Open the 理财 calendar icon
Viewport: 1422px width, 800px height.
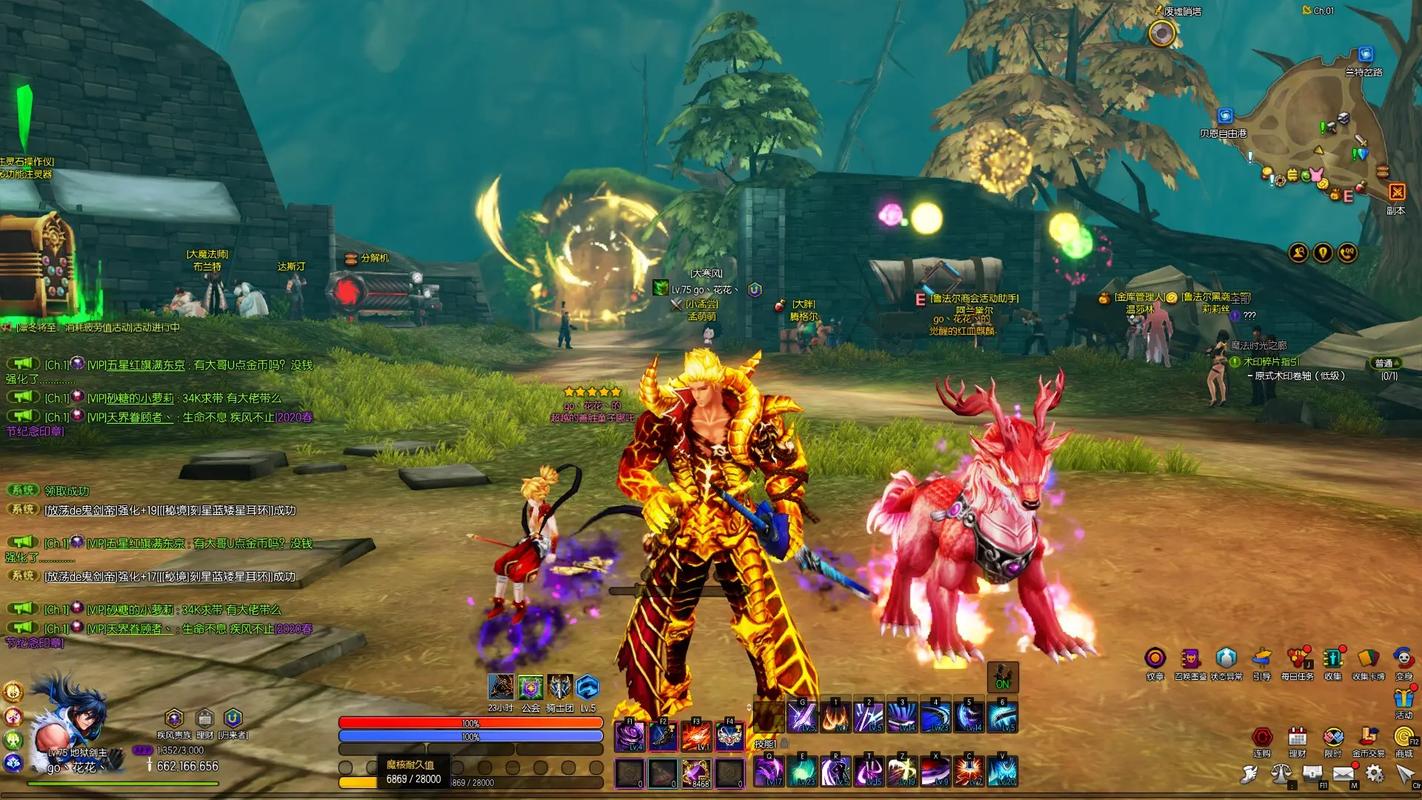coord(1297,737)
